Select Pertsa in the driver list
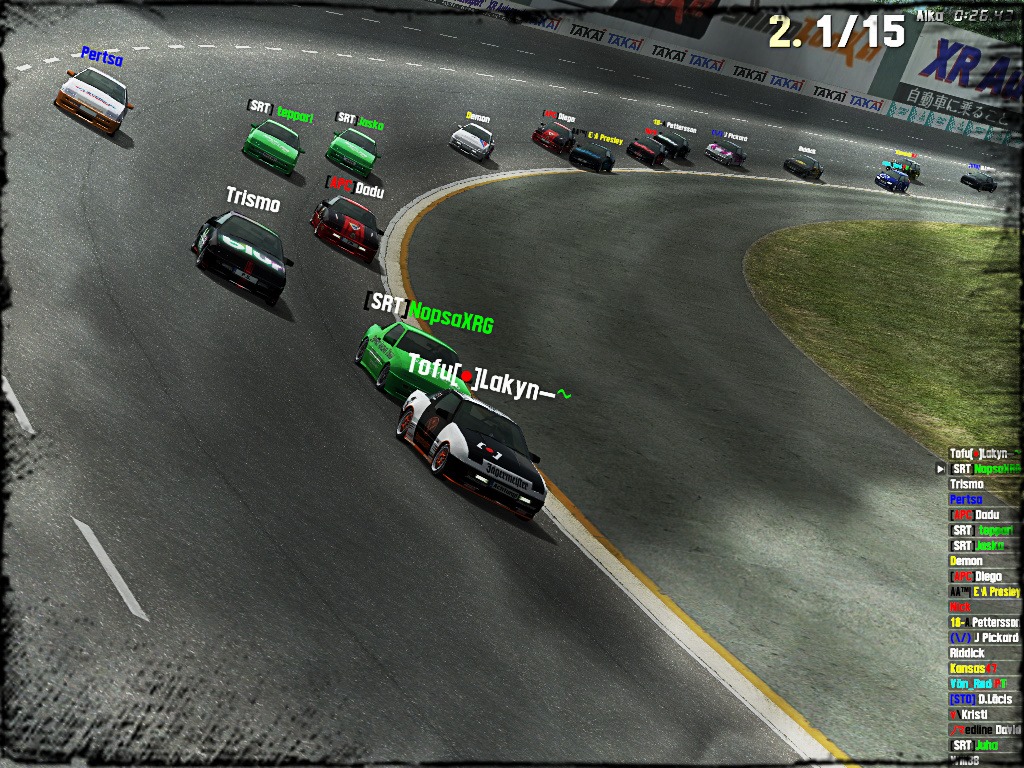The width and height of the screenshot is (1024, 768). click(x=966, y=499)
